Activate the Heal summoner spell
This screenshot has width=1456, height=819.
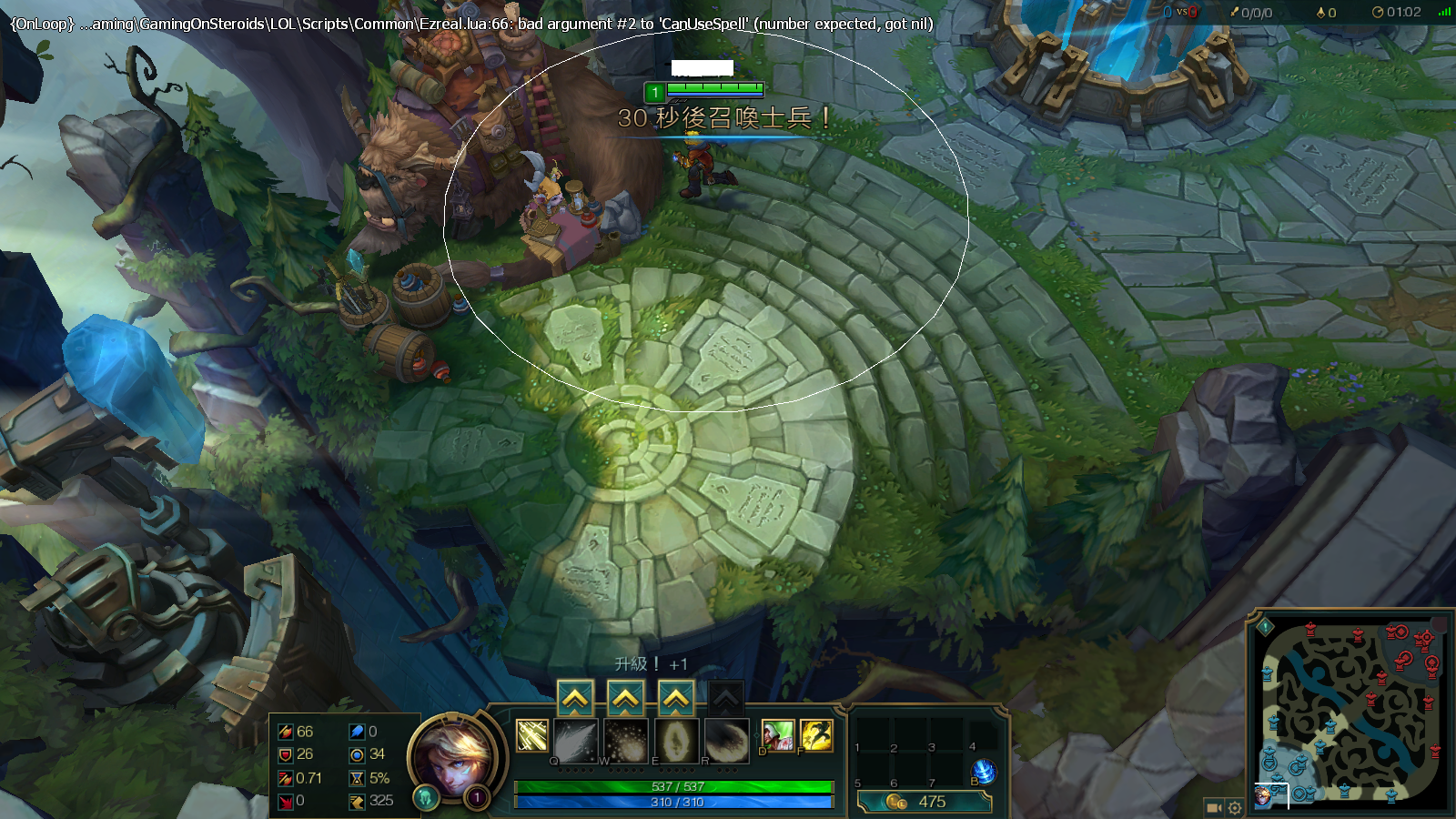[x=777, y=735]
